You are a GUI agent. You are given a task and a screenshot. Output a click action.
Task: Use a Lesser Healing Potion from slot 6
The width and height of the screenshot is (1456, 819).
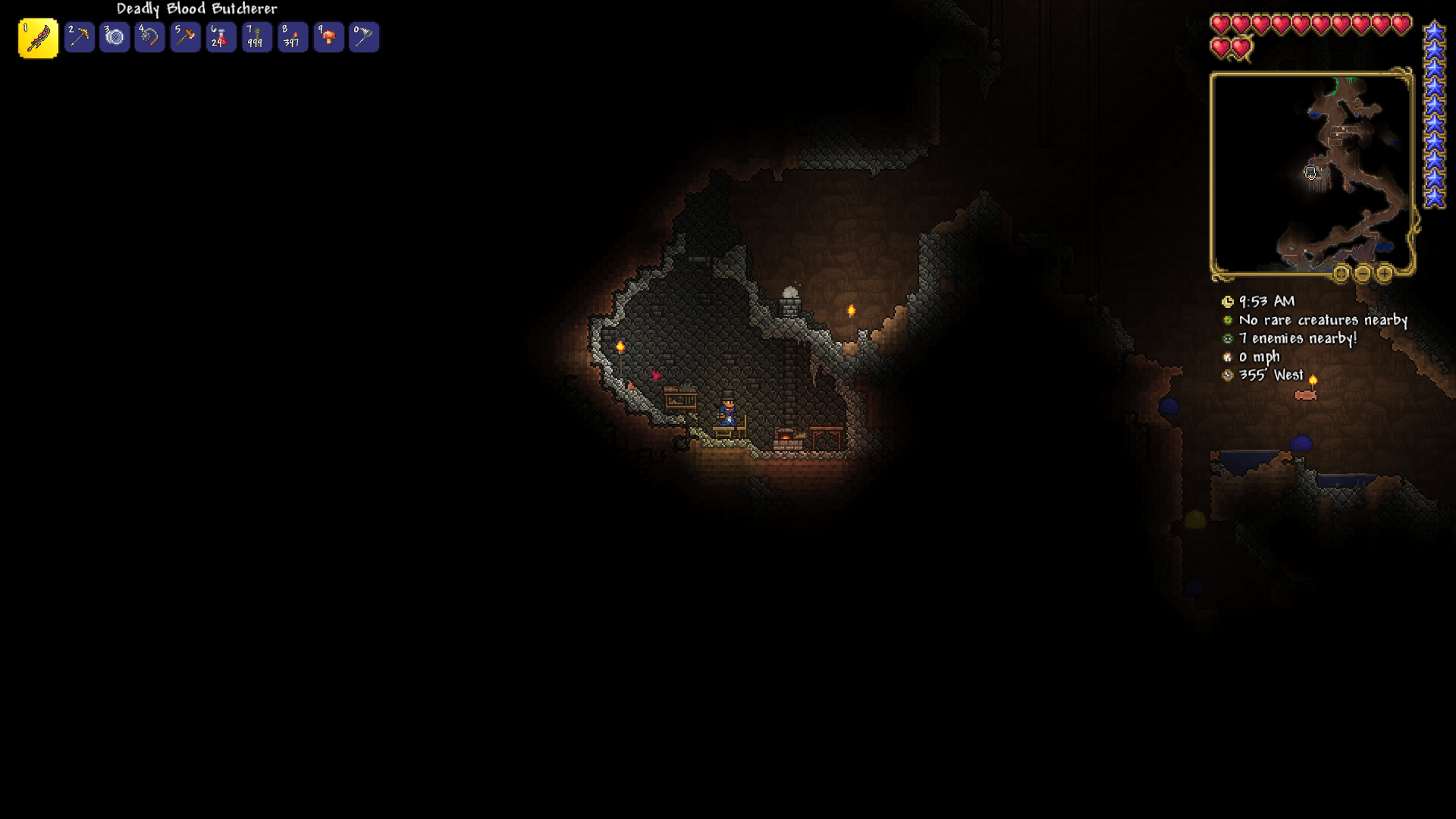point(221,36)
